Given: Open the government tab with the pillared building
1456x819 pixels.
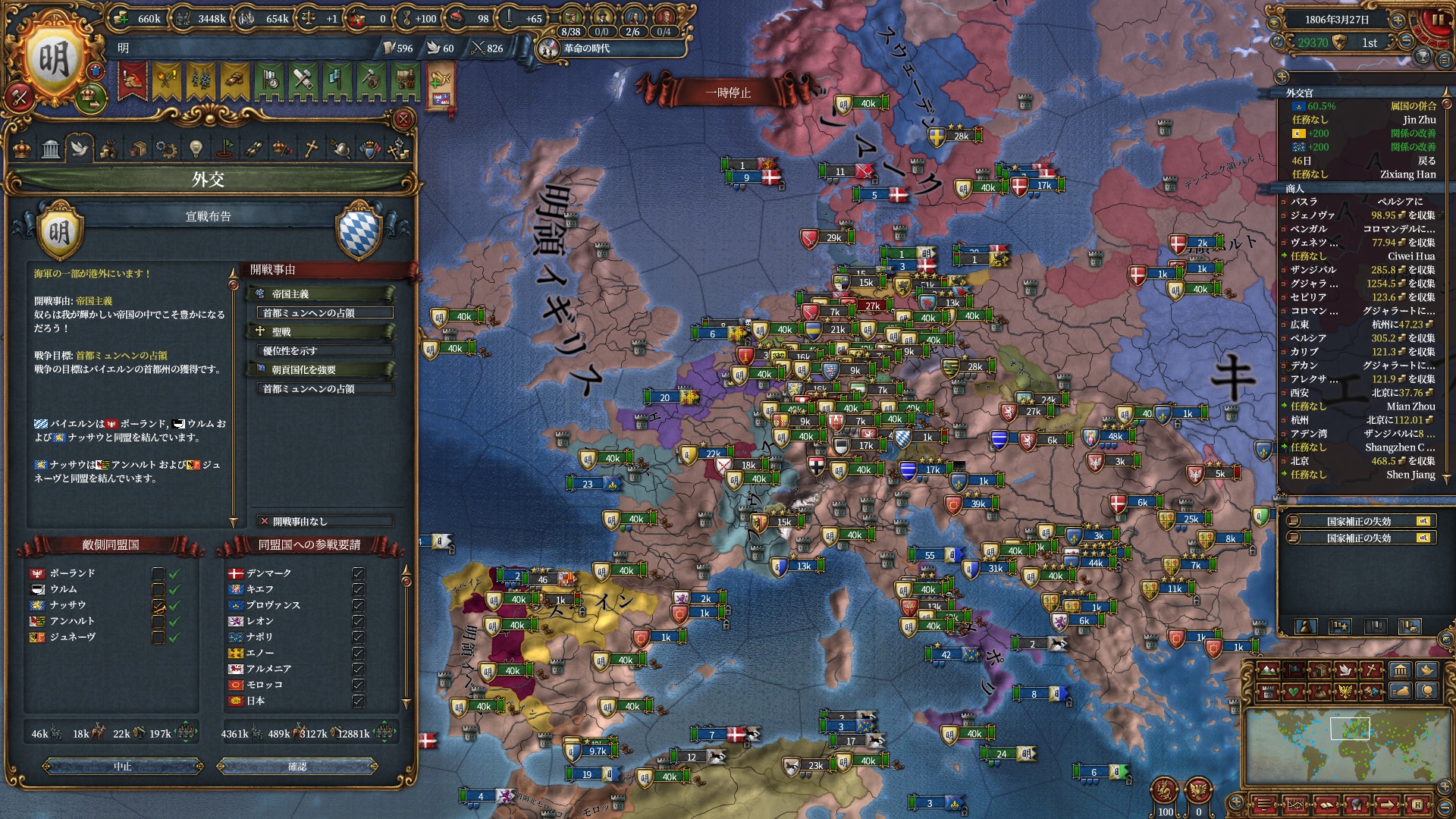Looking at the screenshot, I should [51, 149].
